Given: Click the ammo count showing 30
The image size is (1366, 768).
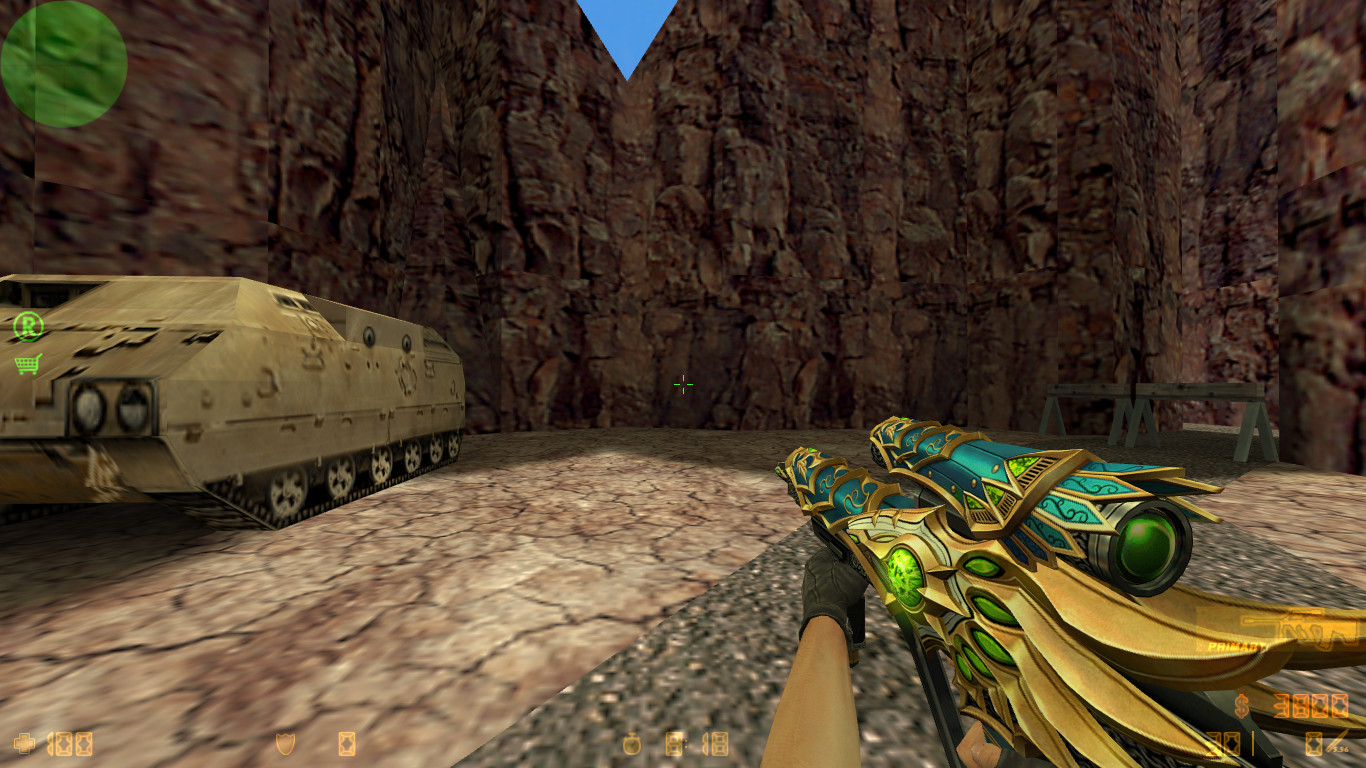Looking at the screenshot, I should pyautogui.click(x=1222, y=744).
